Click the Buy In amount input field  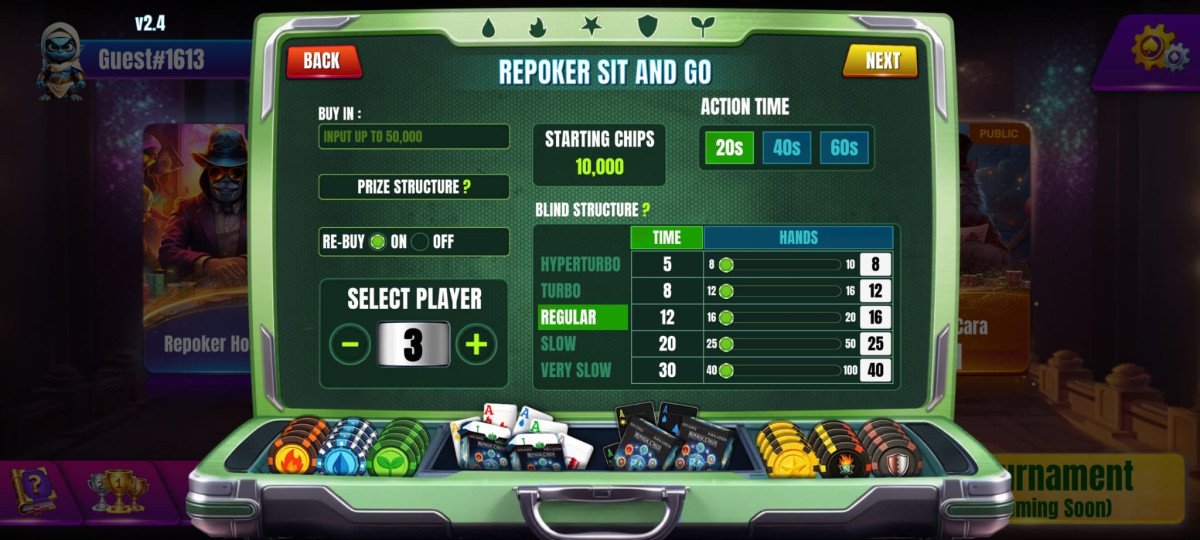(413, 137)
